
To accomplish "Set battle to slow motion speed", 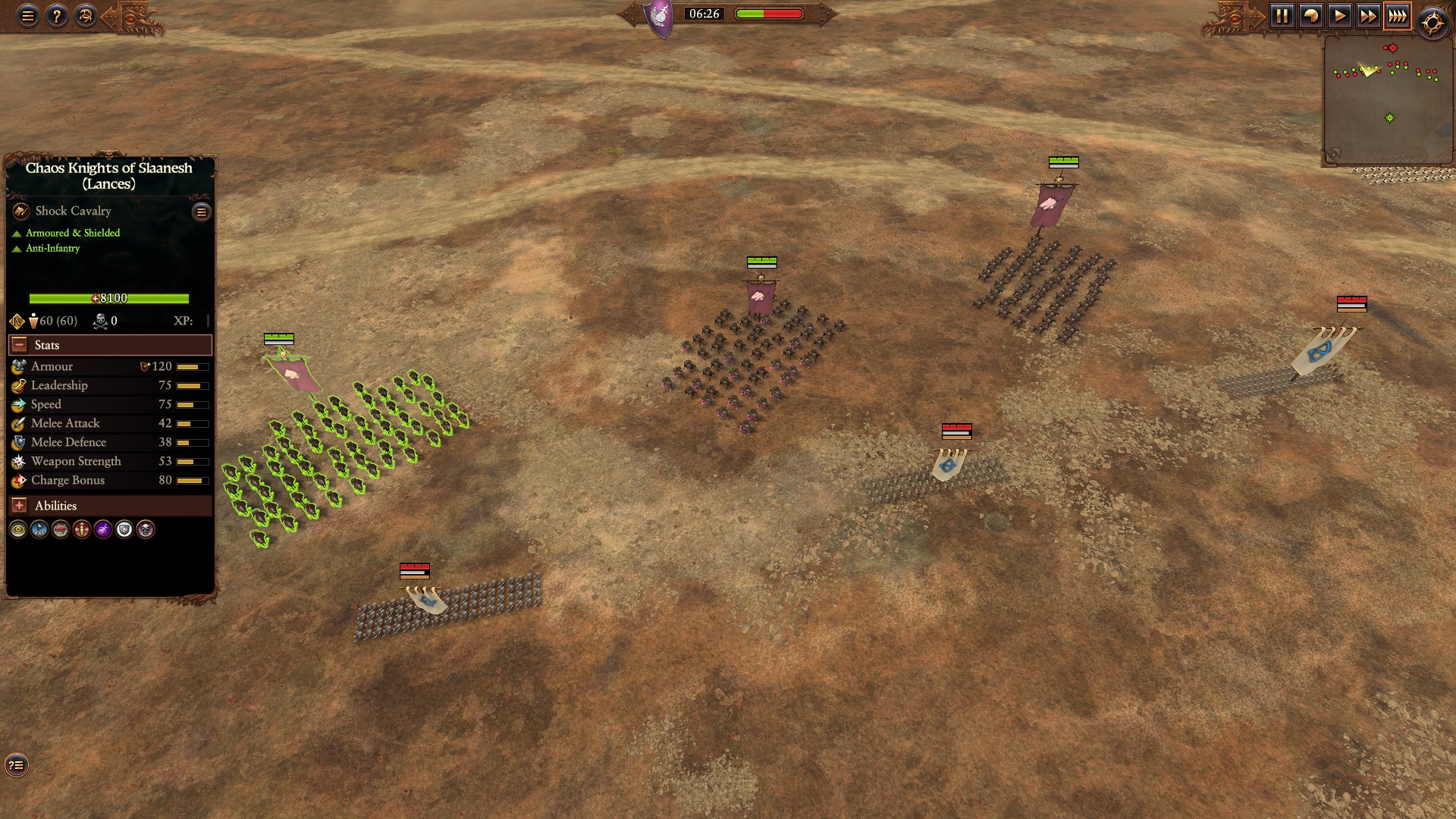I will pos(1310,16).
